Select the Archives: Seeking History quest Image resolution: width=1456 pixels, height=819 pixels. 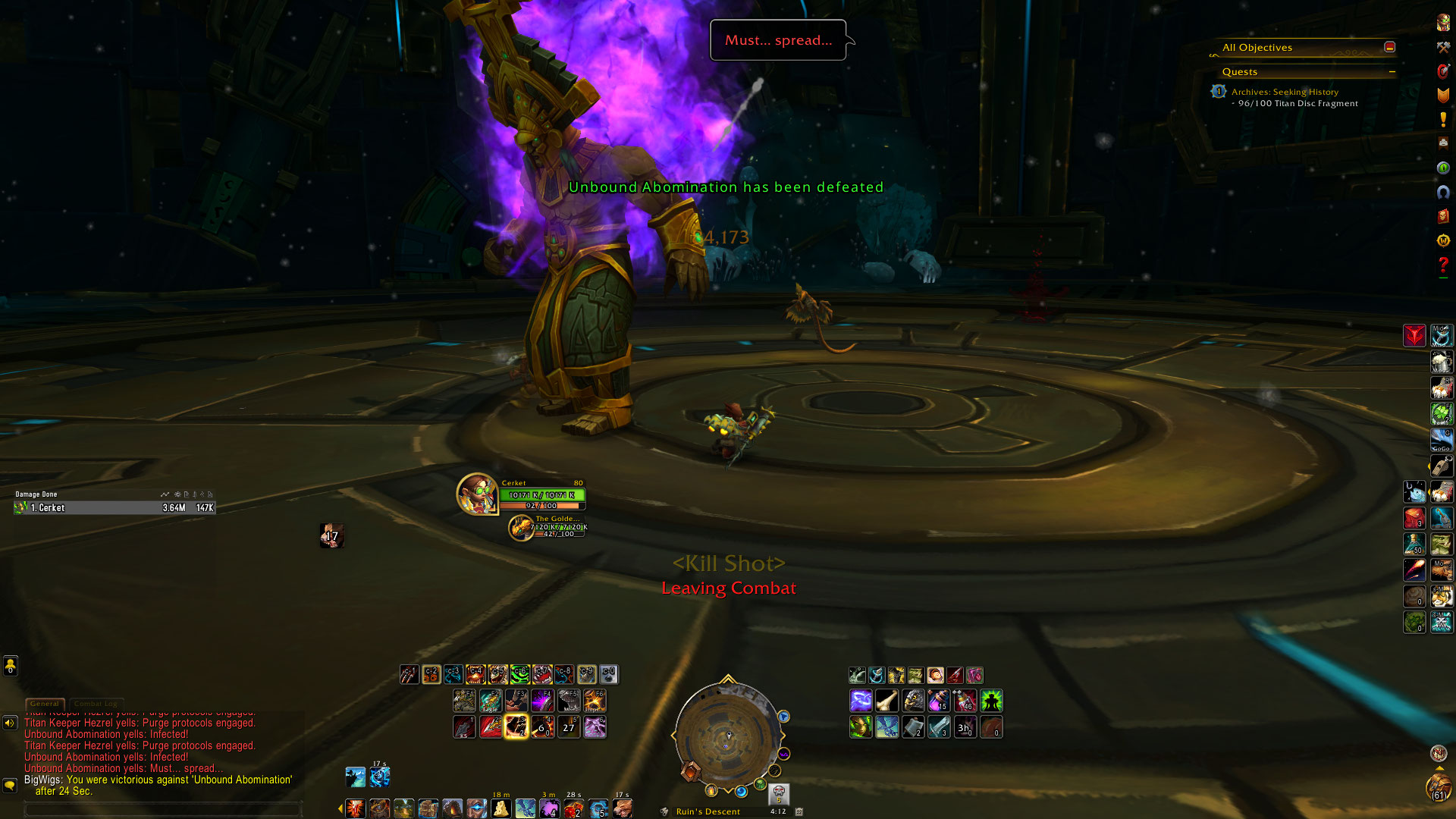(x=1285, y=92)
